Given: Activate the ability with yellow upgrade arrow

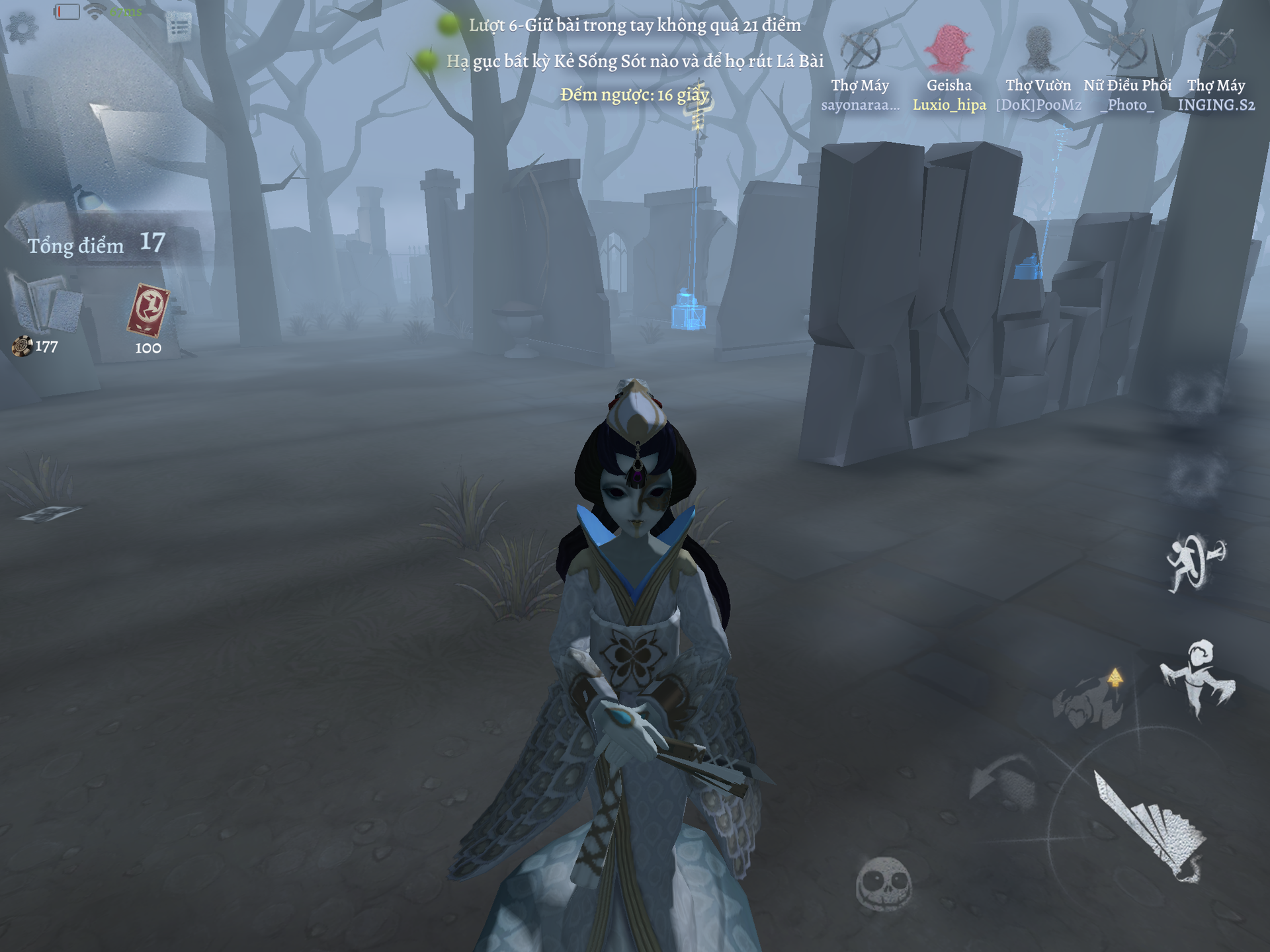Looking at the screenshot, I should point(1089,699).
